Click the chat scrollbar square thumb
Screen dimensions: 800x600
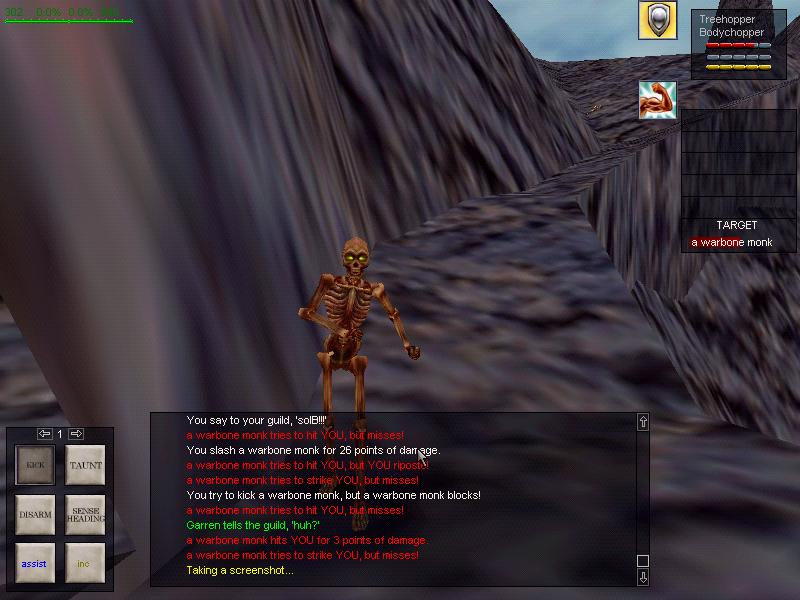point(643,561)
